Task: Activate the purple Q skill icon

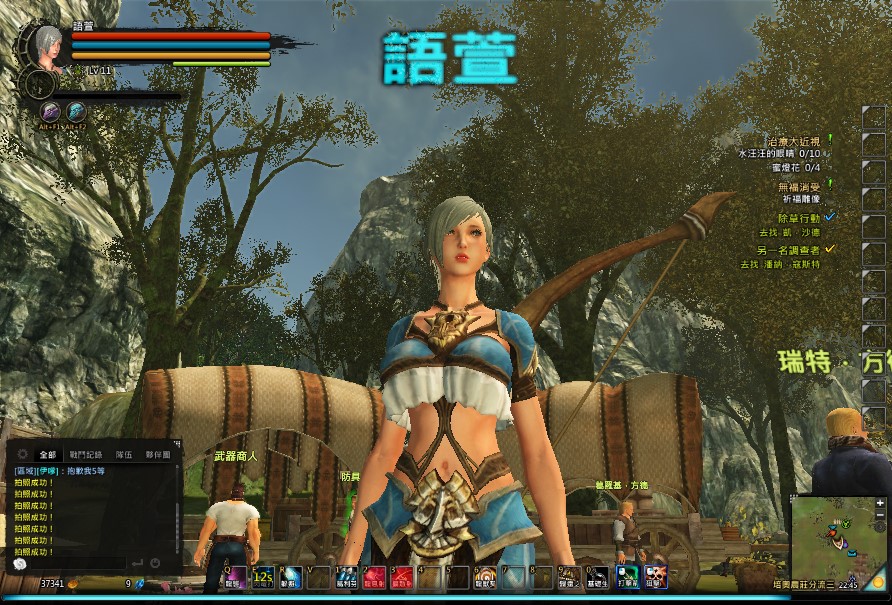Action: [234, 577]
